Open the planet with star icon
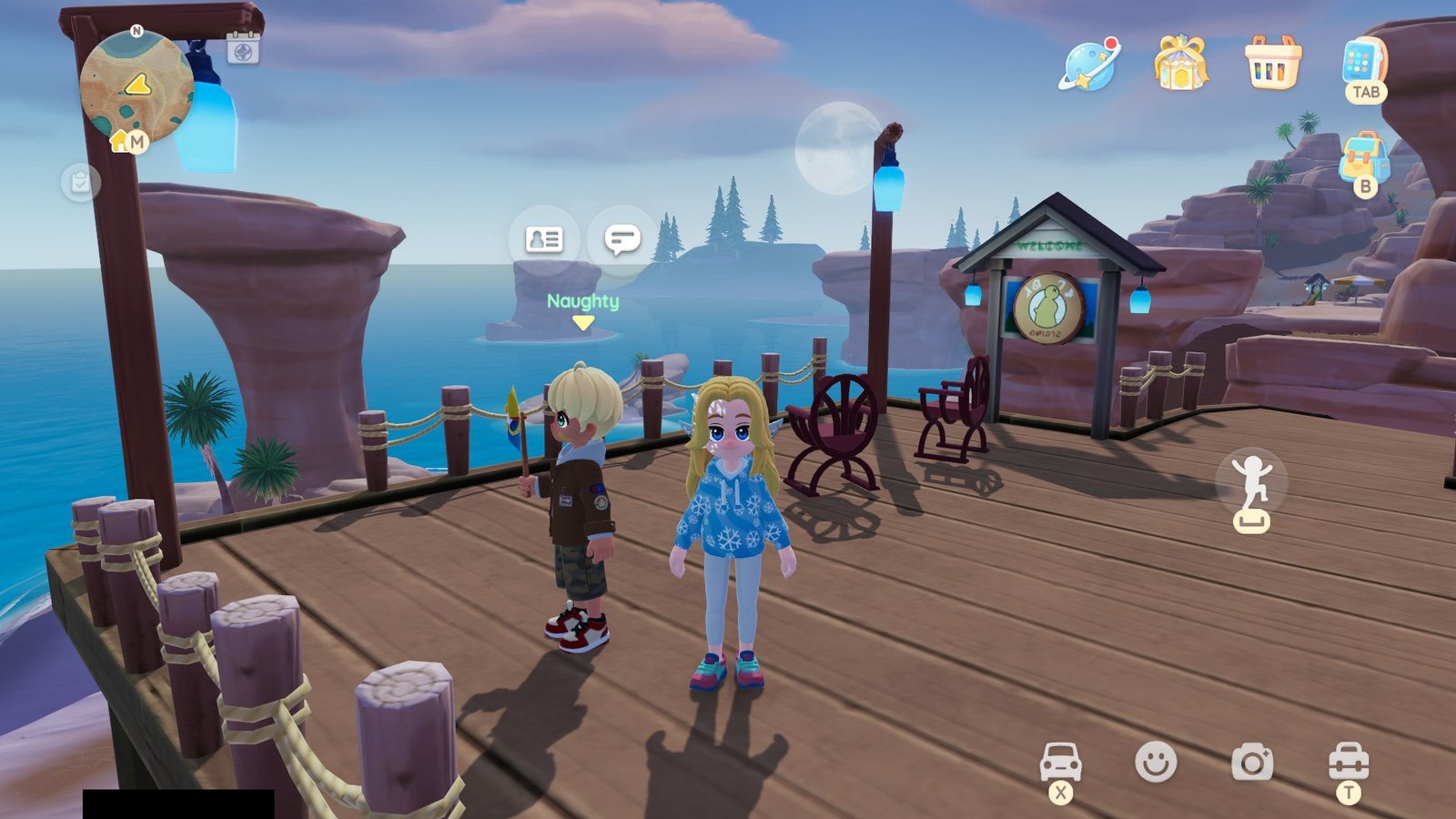The image size is (1456, 819). 1089,65
